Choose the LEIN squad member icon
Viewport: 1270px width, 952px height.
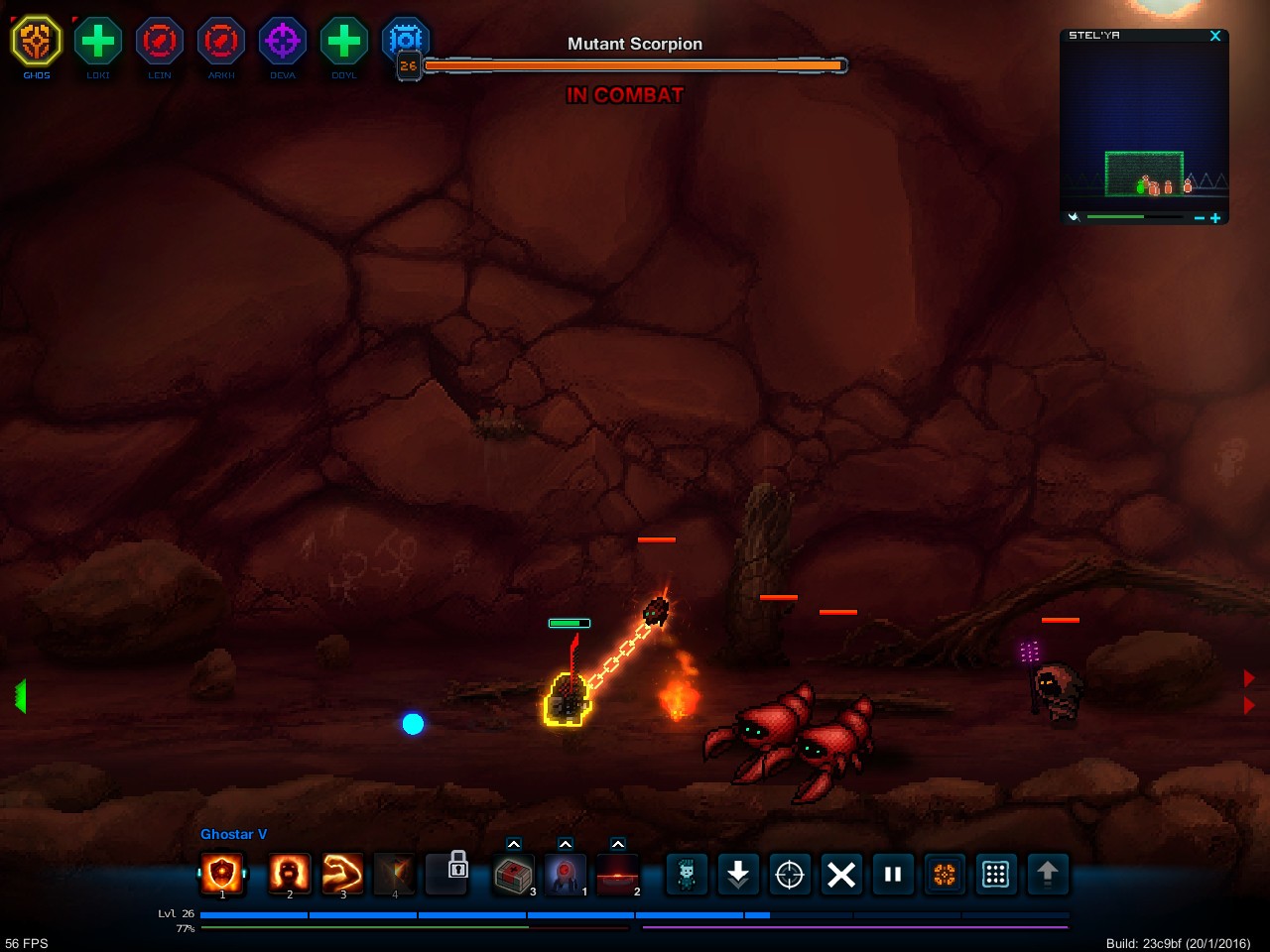tap(160, 42)
